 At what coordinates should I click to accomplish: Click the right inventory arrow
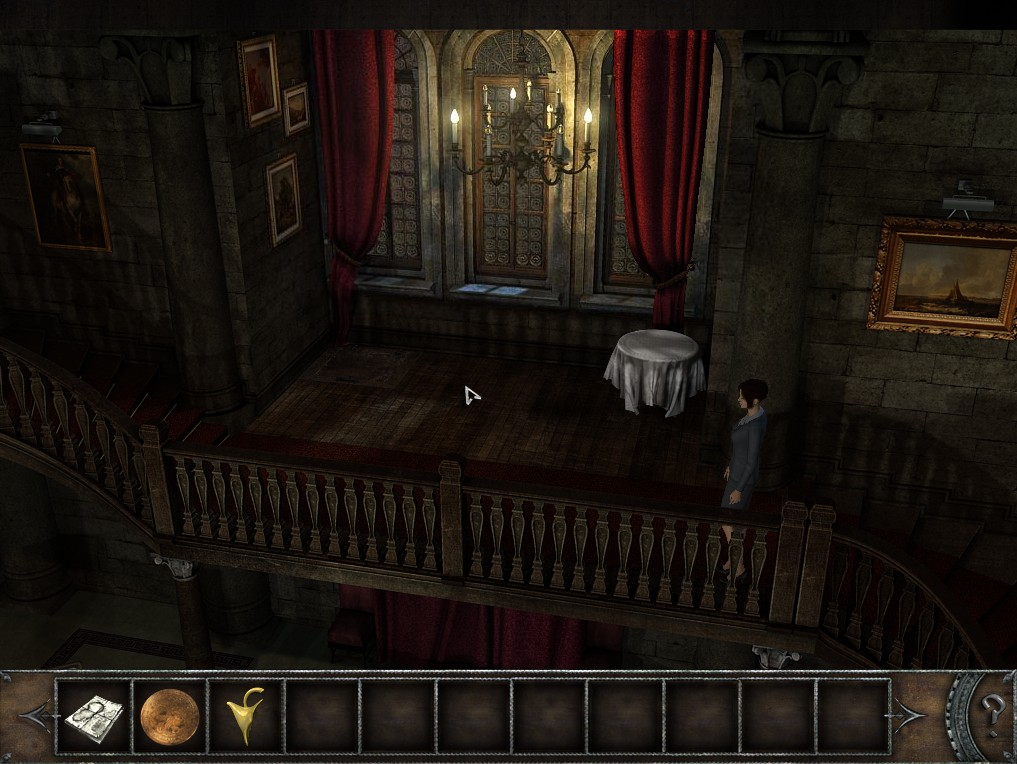911,715
